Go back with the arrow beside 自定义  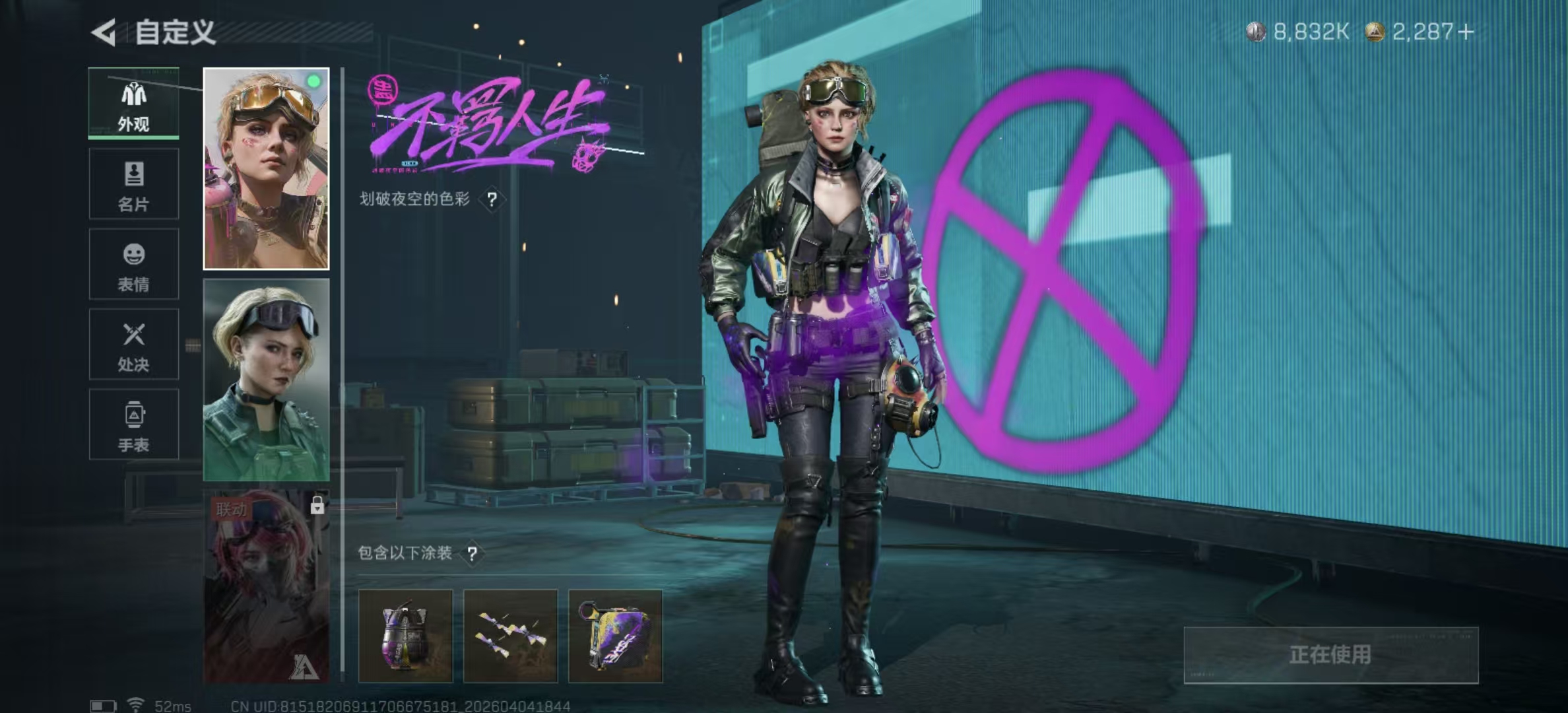104,32
